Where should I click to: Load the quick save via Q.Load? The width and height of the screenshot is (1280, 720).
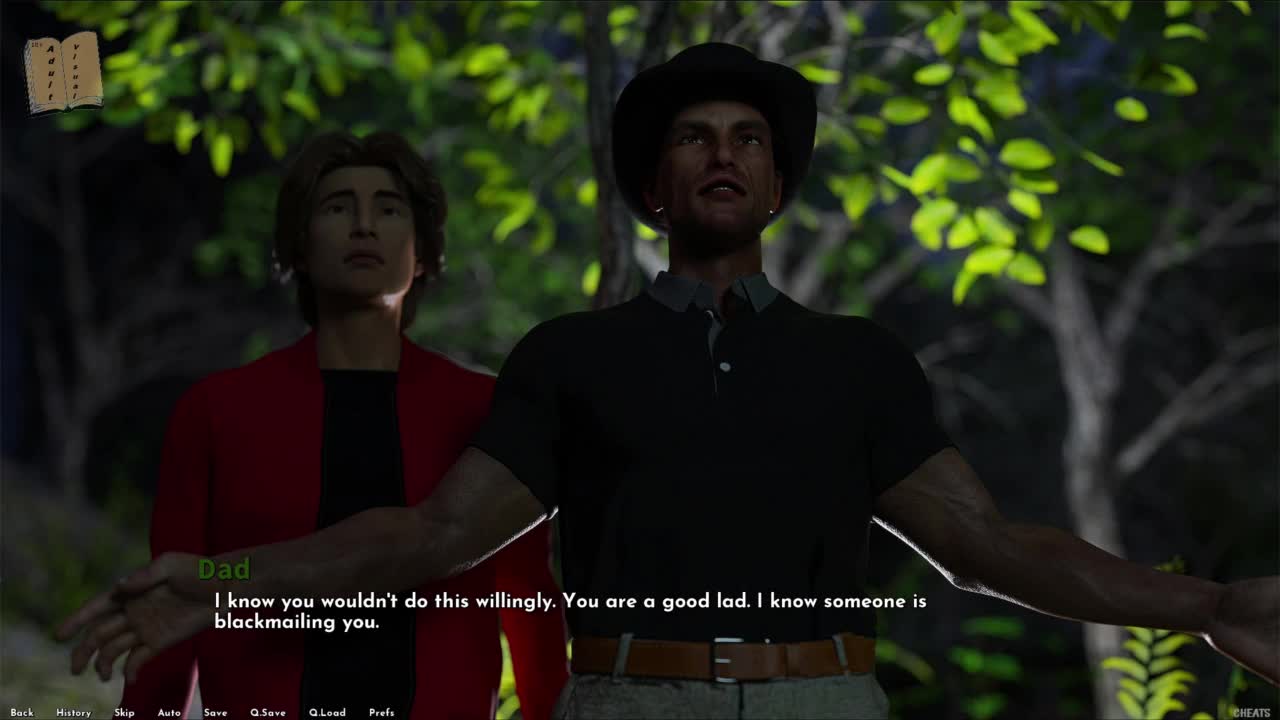point(327,713)
